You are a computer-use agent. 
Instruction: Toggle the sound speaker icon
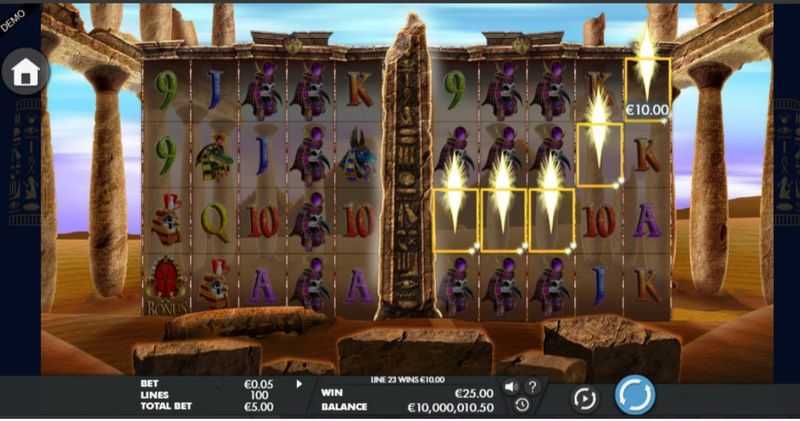pyautogui.click(x=511, y=387)
